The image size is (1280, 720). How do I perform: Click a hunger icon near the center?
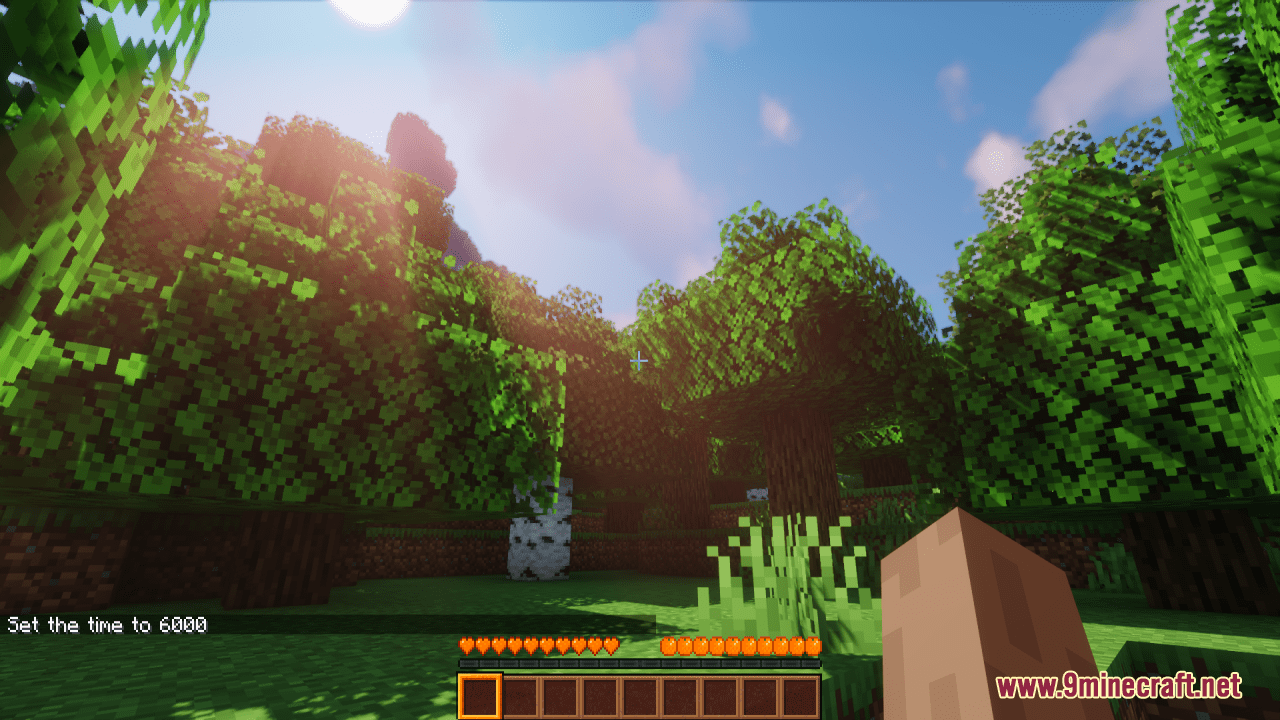740,645
